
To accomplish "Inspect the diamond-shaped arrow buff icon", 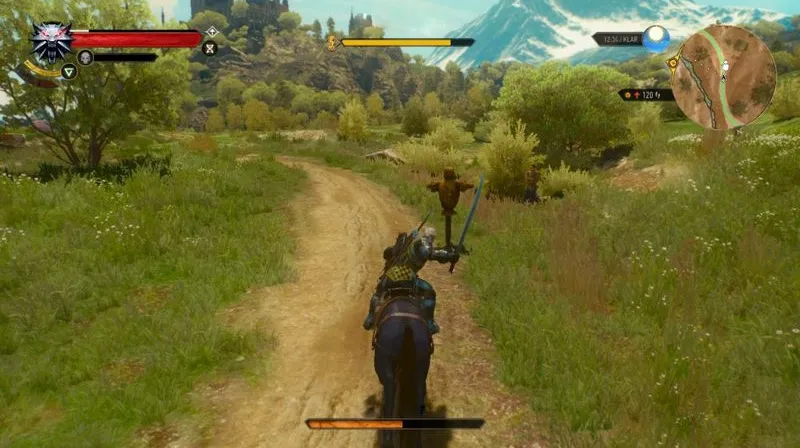I will pyautogui.click(x=211, y=31).
